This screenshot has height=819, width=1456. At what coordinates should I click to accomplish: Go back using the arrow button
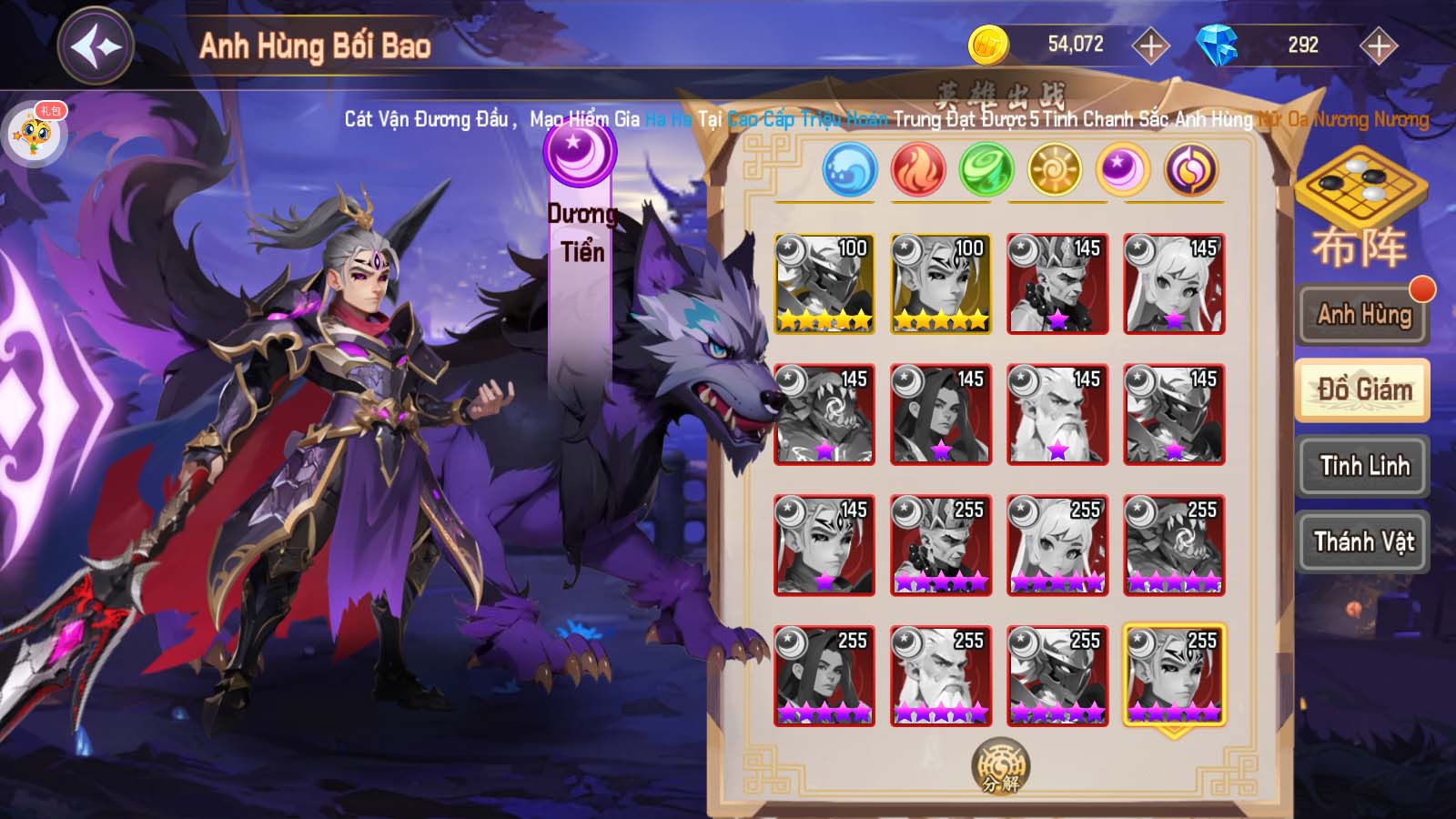coord(96,45)
